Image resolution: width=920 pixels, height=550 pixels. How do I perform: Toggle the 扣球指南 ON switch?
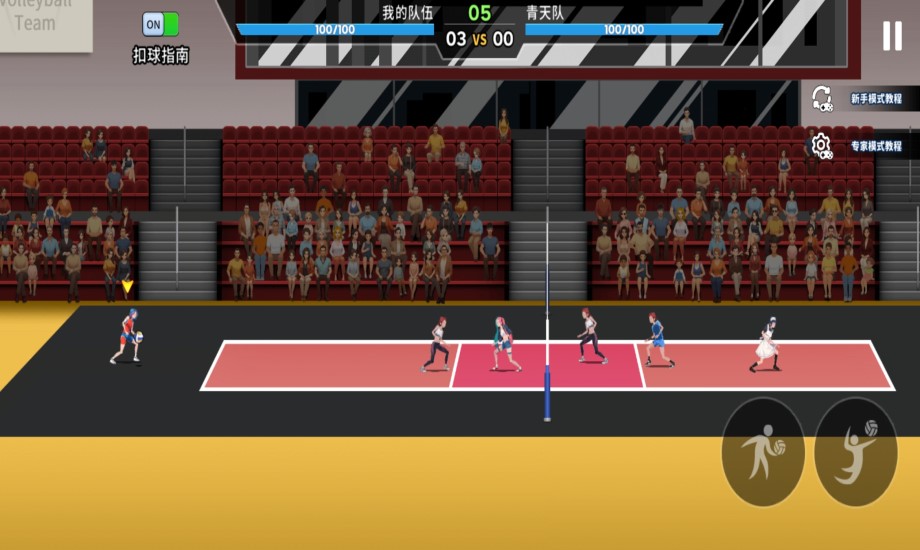160,24
